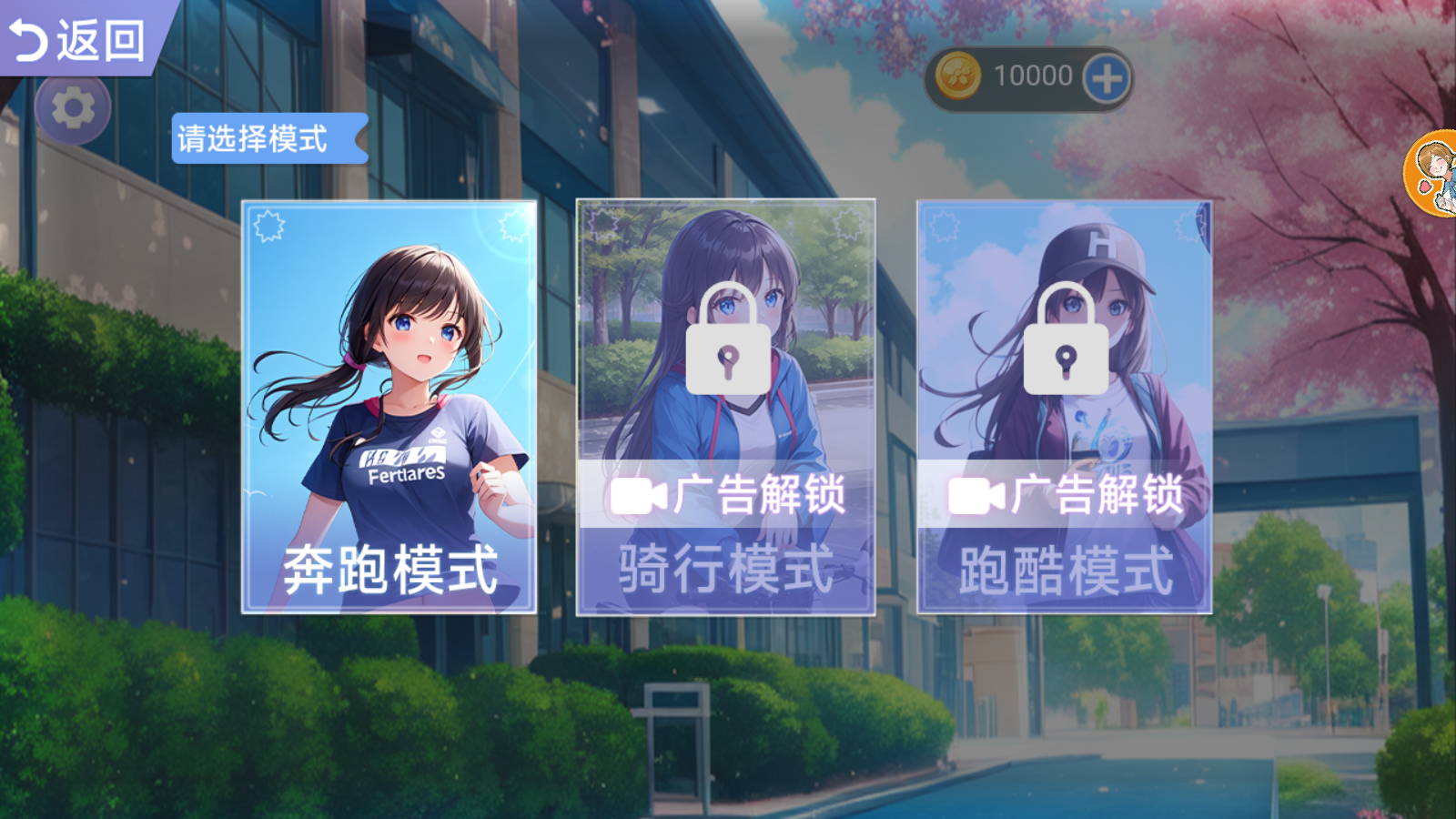Click 广告解锁 to unlock 骑行模式
This screenshot has width=1456, height=819.
coord(760,496)
